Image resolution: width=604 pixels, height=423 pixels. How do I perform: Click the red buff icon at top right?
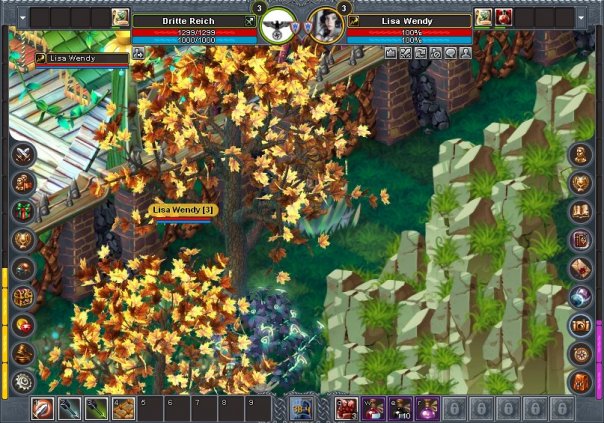pos(503,17)
